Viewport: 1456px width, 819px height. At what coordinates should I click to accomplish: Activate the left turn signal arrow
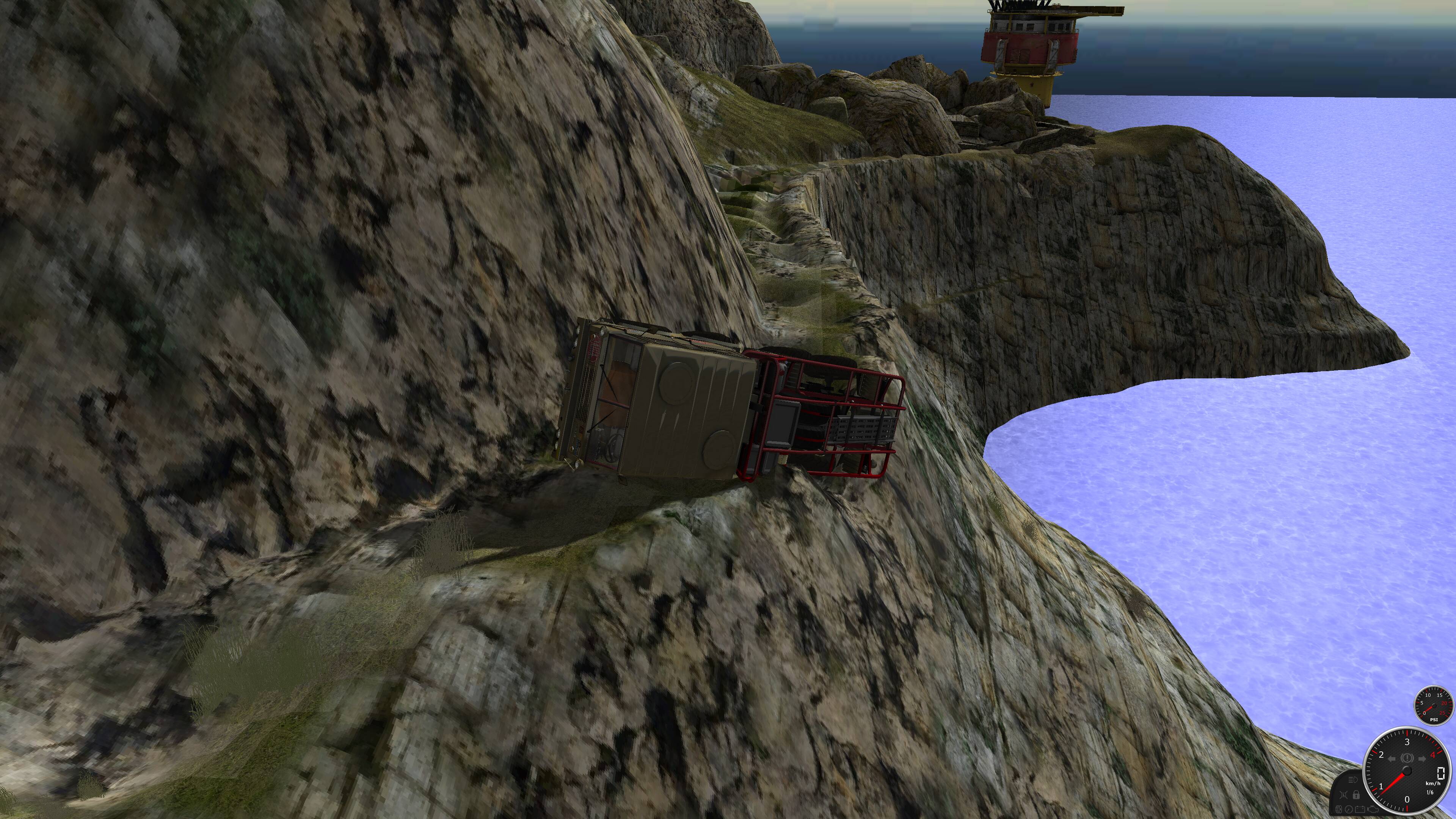tap(1392, 758)
